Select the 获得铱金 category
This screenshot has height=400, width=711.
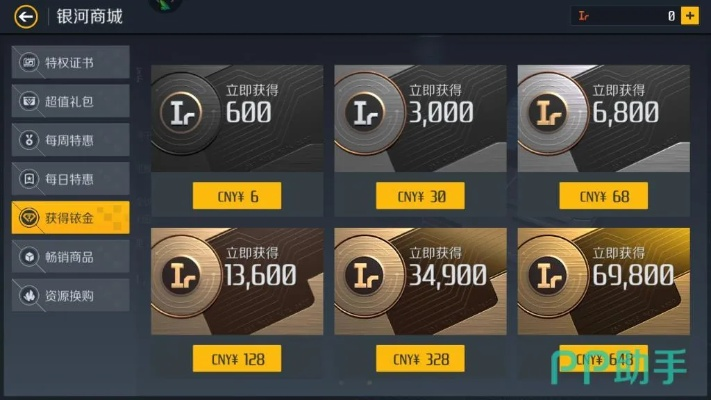(x=70, y=218)
